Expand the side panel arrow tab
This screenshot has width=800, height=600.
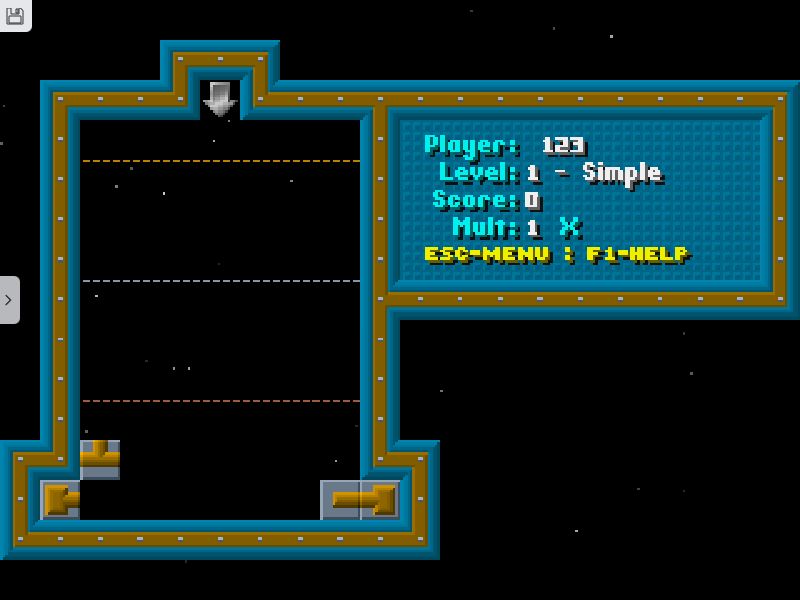9,299
